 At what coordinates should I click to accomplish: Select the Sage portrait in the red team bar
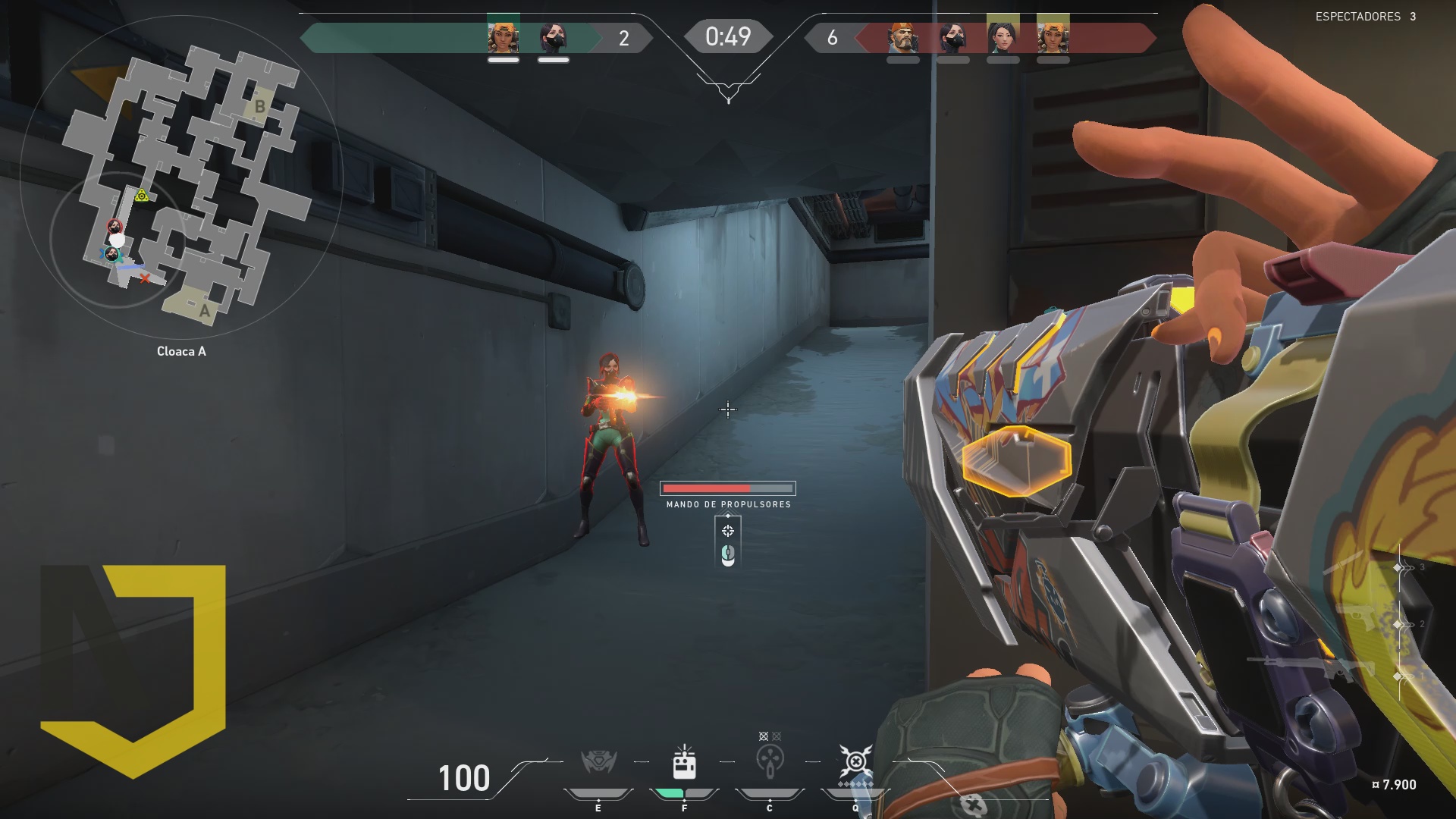1003,36
